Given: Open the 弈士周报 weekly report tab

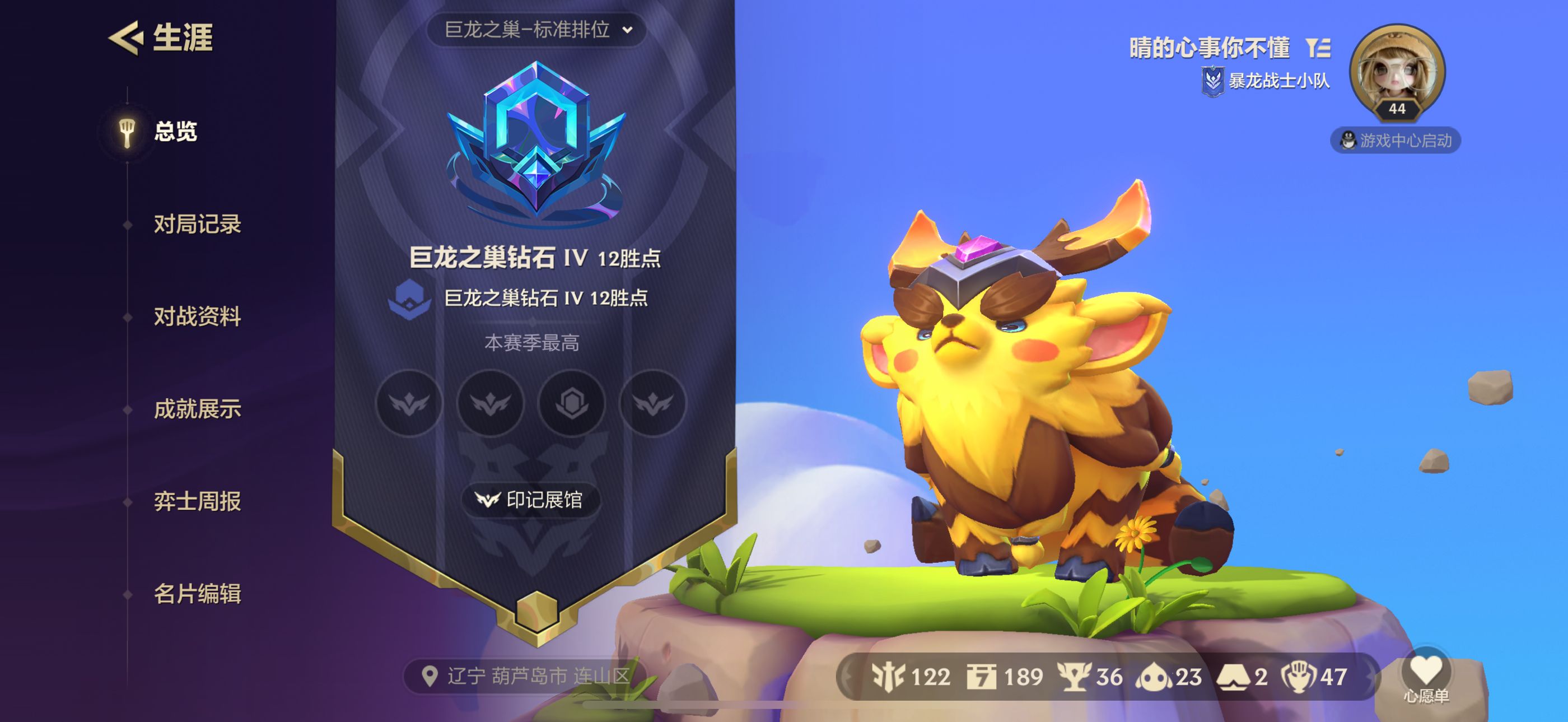Looking at the screenshot, I should point(197,502).
